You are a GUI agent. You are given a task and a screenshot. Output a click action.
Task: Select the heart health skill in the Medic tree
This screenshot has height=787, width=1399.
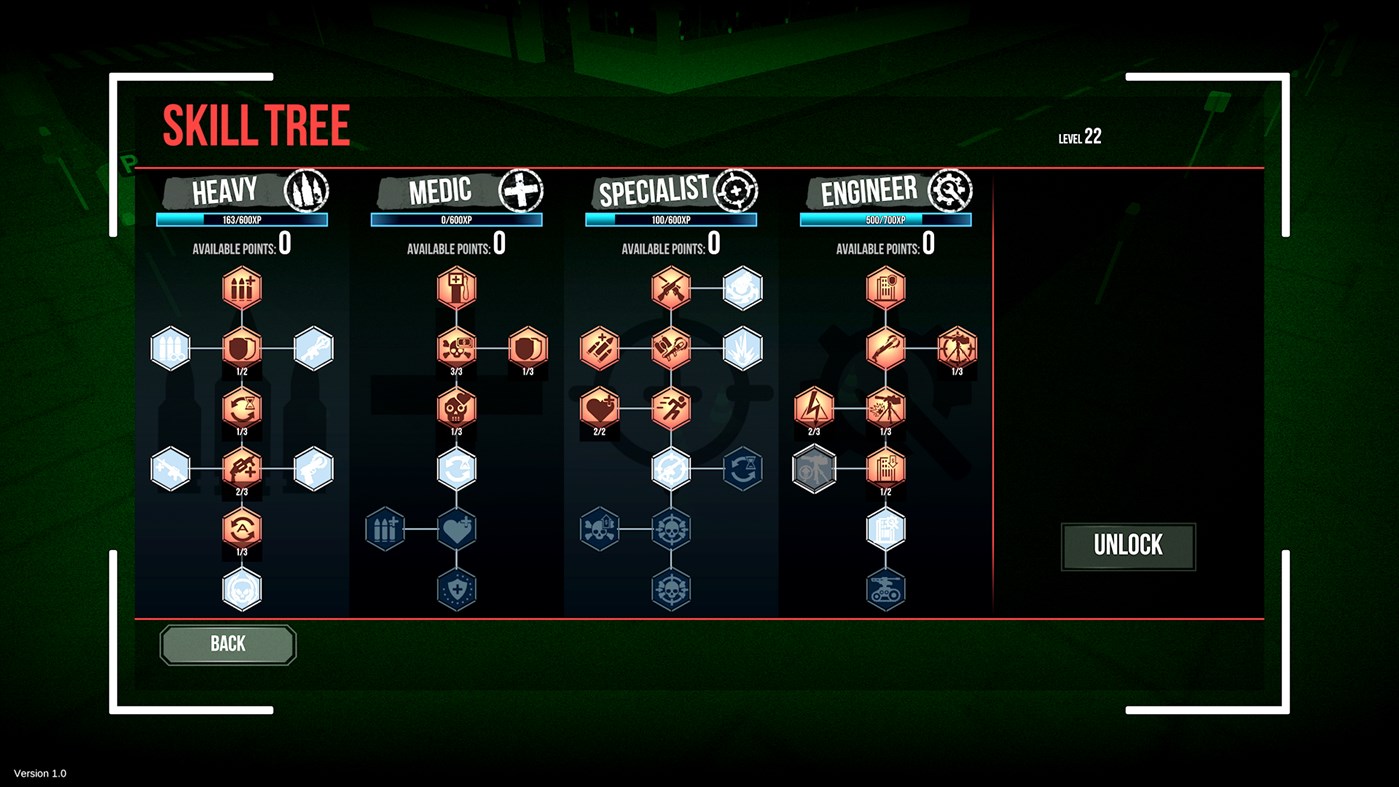point(456,528)
